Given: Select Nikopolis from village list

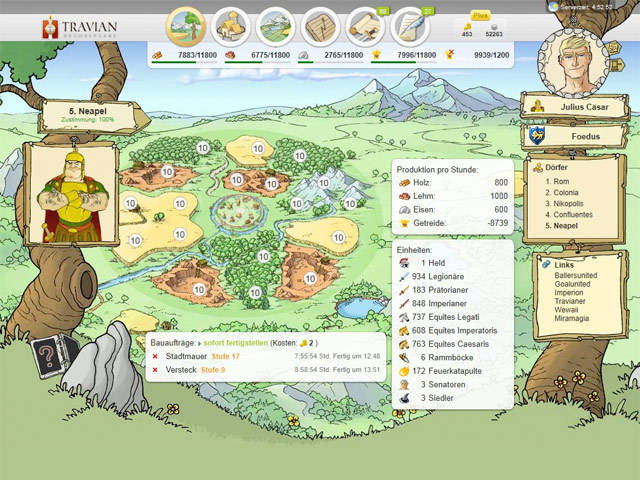Looking at the screenshot, I should pyautogui.click(x=571, y=203).
